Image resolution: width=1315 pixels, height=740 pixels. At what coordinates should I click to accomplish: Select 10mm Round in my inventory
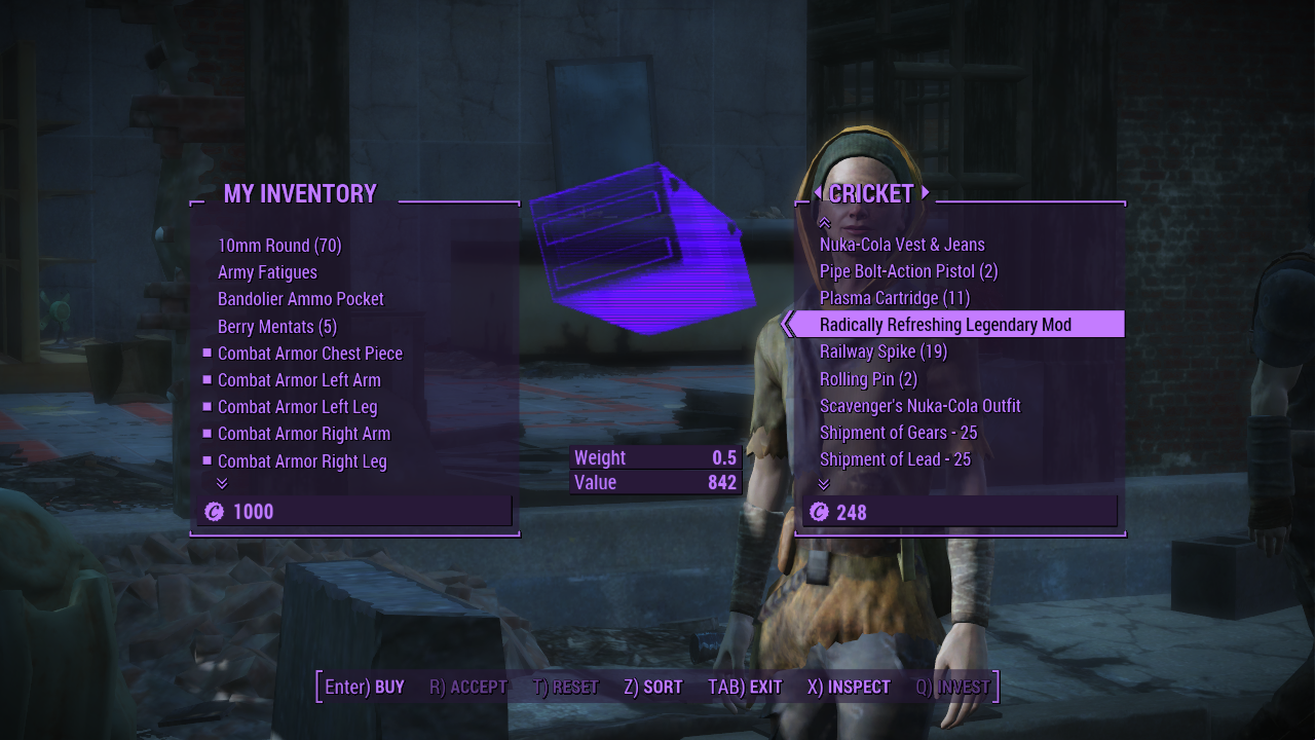[279, 245]
